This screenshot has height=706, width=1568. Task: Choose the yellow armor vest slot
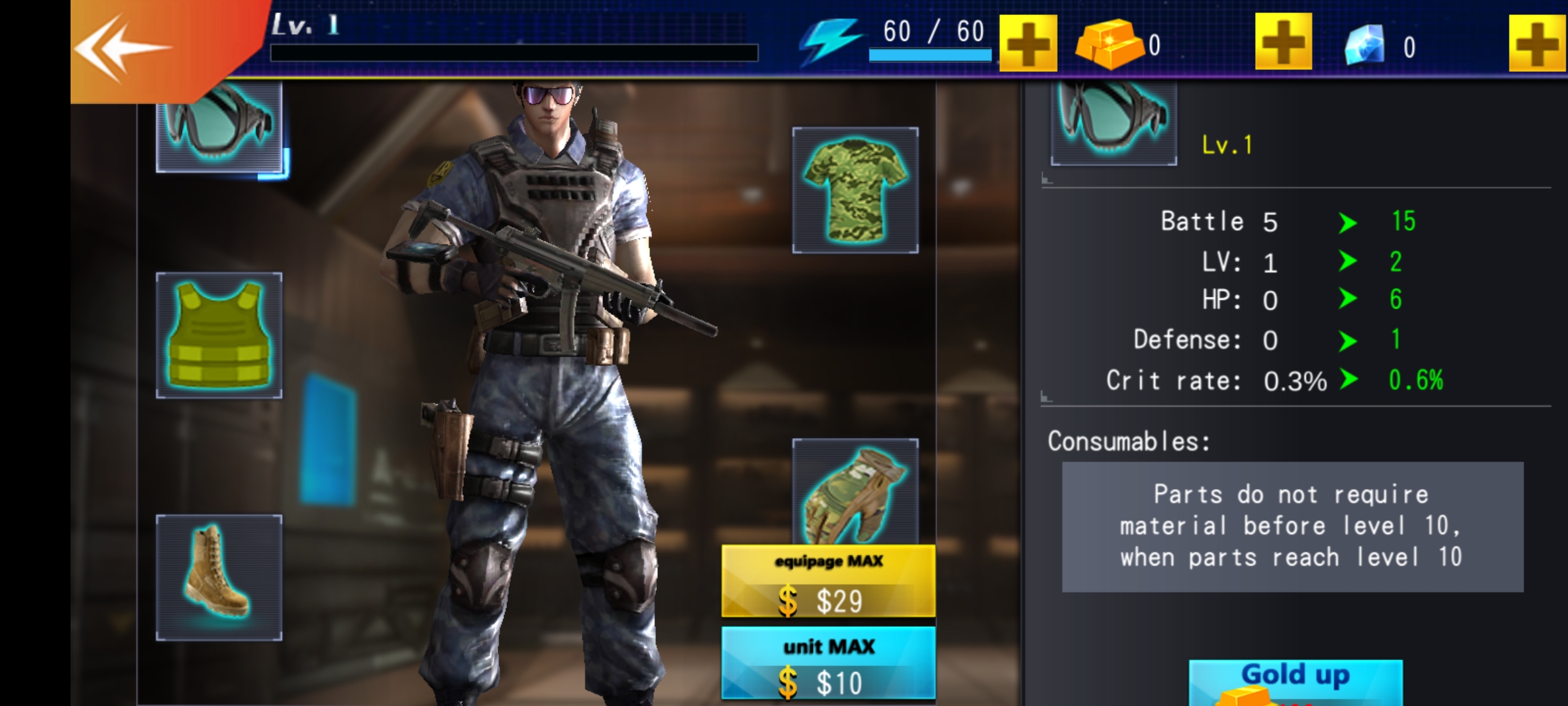pos(220,335)
